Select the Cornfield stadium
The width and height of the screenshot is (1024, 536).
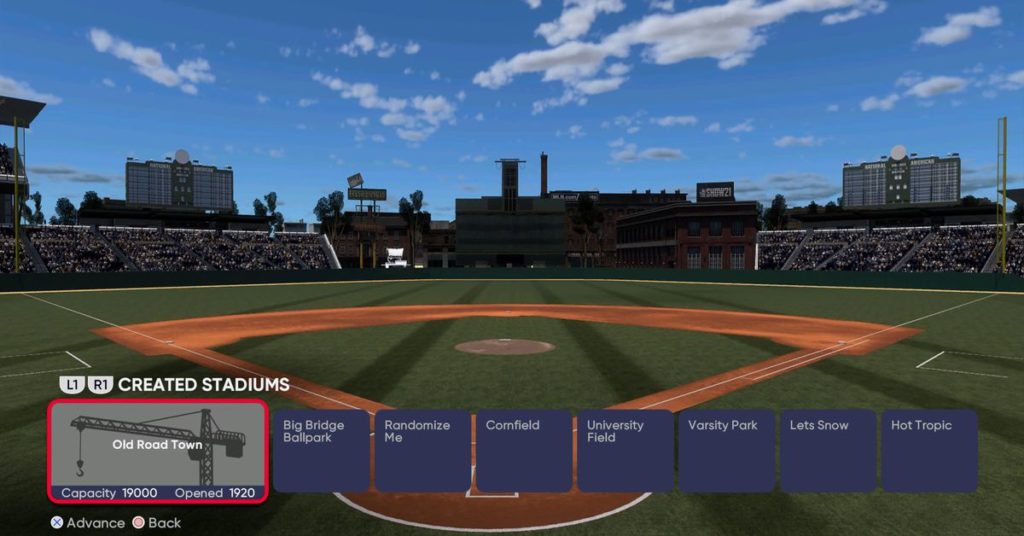(x=524, y=450)
